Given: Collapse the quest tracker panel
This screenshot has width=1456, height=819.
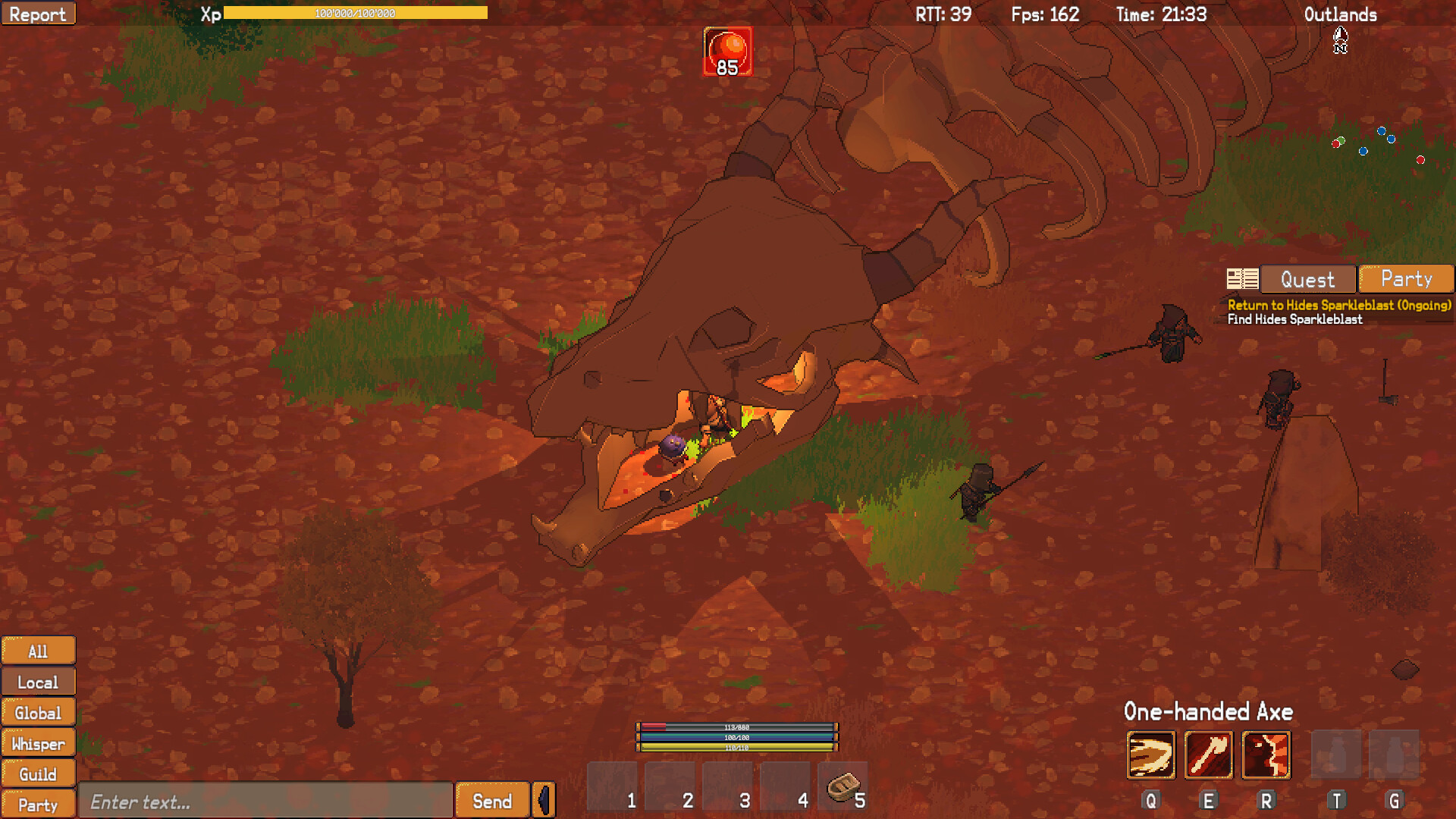Looking at the screenshot, I should [1241, 278].
